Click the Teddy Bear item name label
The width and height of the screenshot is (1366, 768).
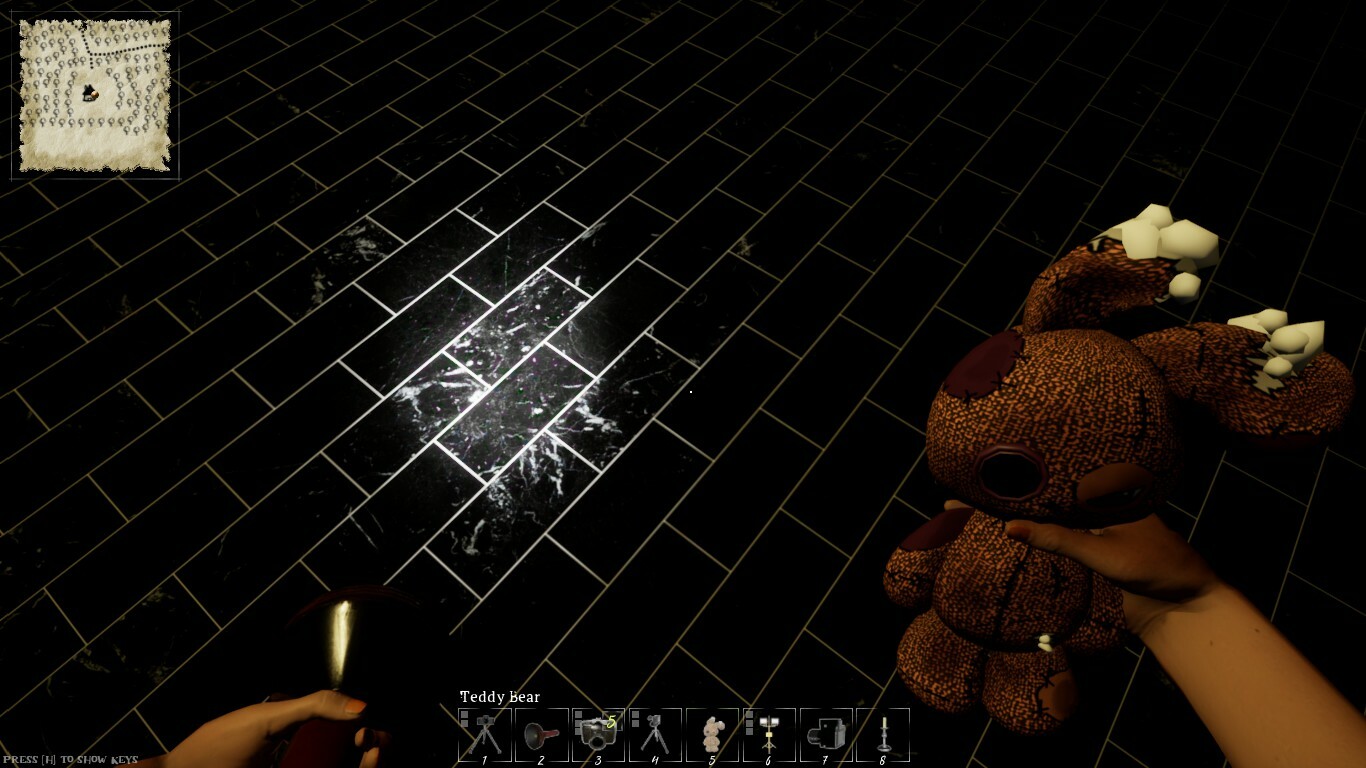499,697
